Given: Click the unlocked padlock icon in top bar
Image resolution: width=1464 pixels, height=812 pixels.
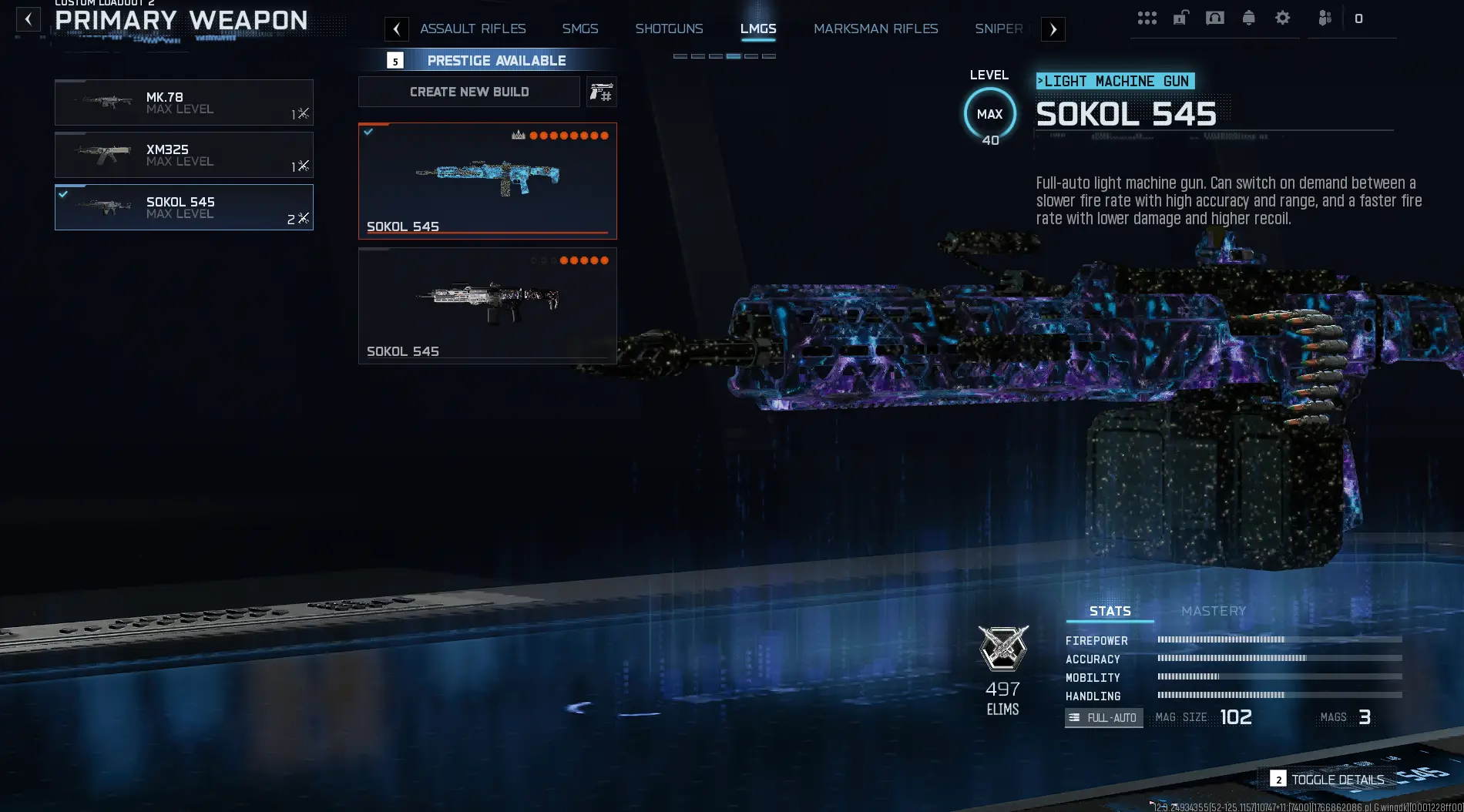Looking at the screenshot, I should [1181, 17].
